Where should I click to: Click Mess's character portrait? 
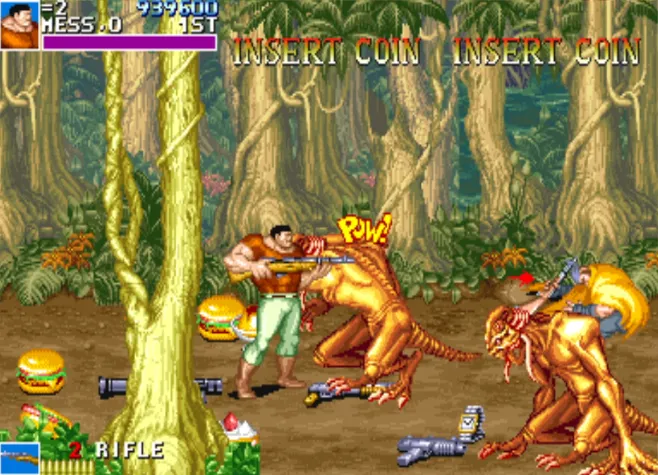(20, 25)
